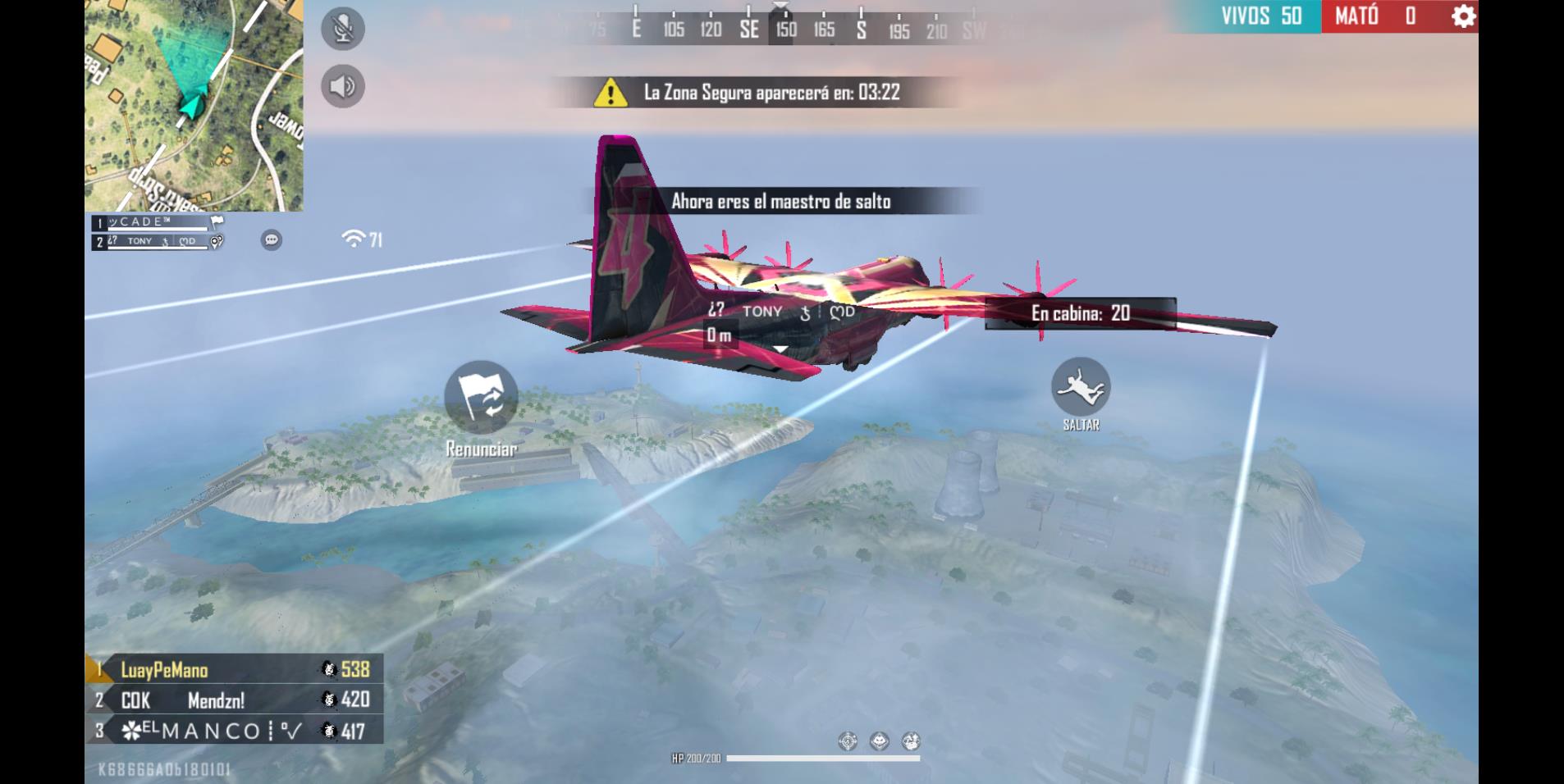Select teammate TONY in squad list
1564x784 pixels.
pyautogui.click(x=156, y=241)
